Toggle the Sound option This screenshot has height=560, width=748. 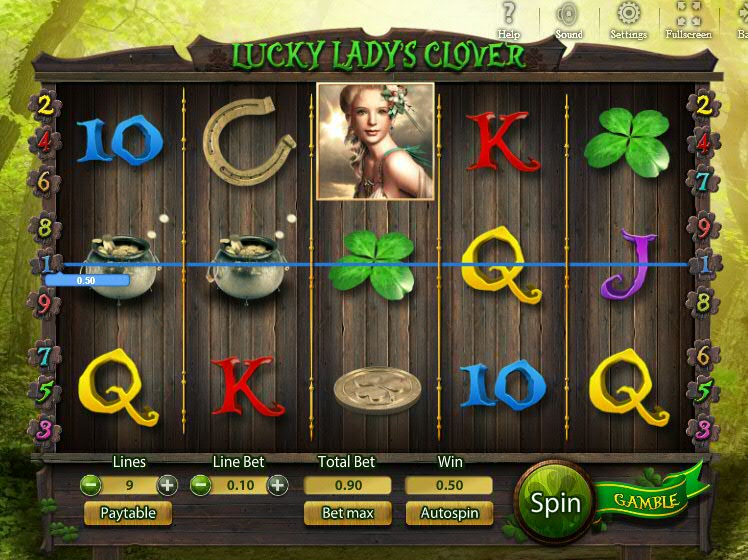[568, 17]
